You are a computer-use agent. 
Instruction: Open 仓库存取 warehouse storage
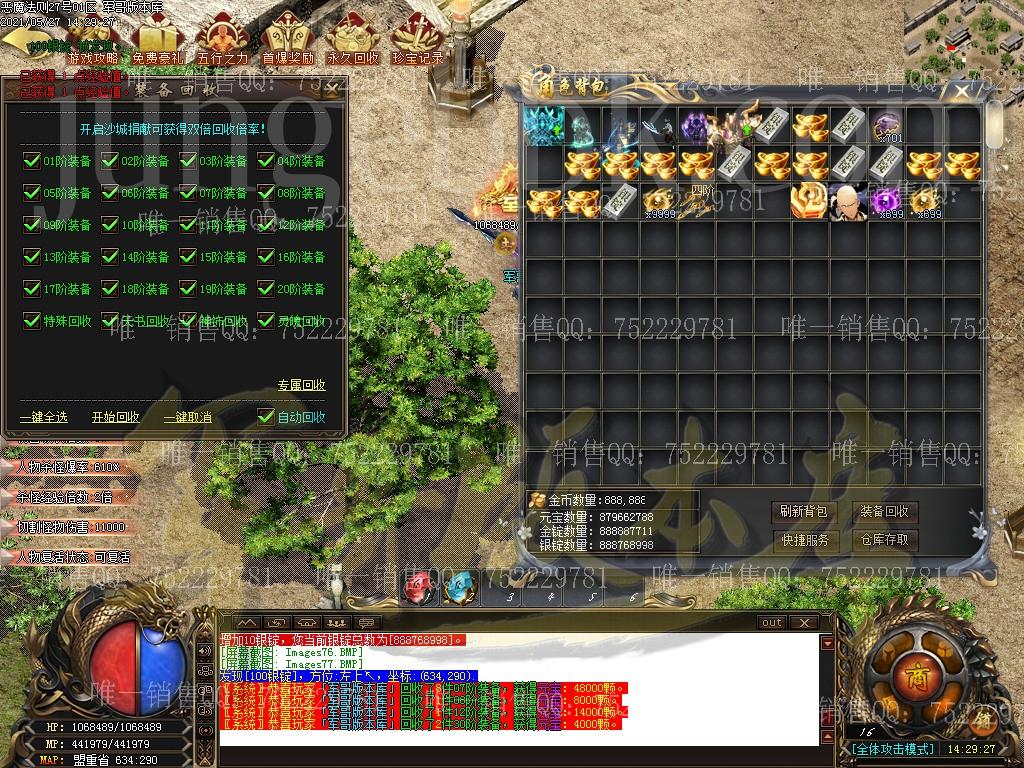click(x=884, y=540)
